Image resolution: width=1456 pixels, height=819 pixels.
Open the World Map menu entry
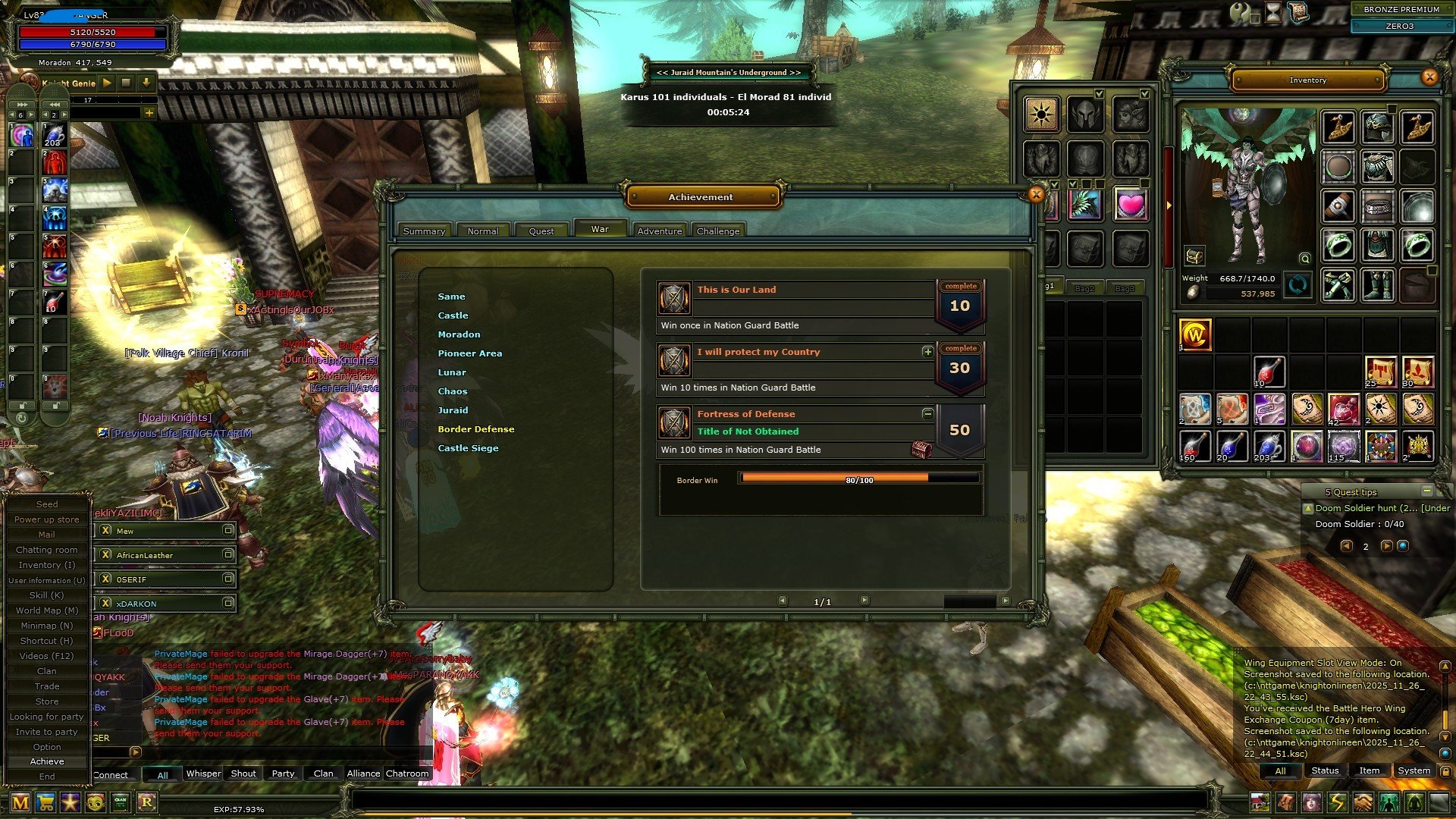pos(47,610)
